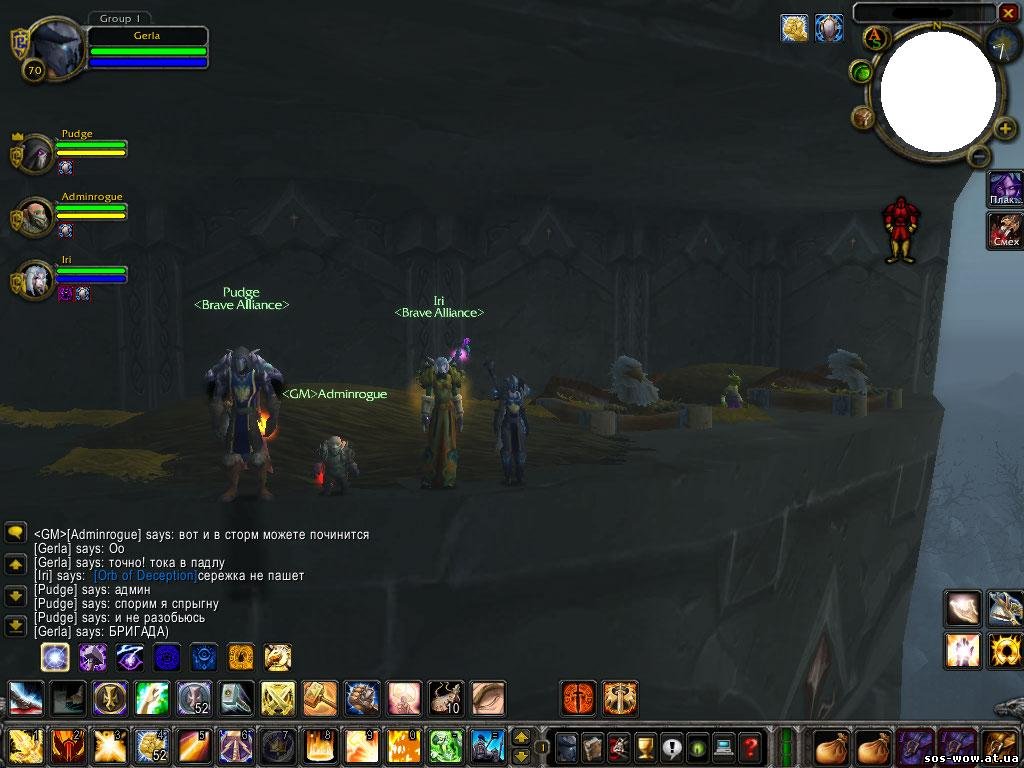
Task: Open the chat speech bubble menu
Action: tap(15, 532)
